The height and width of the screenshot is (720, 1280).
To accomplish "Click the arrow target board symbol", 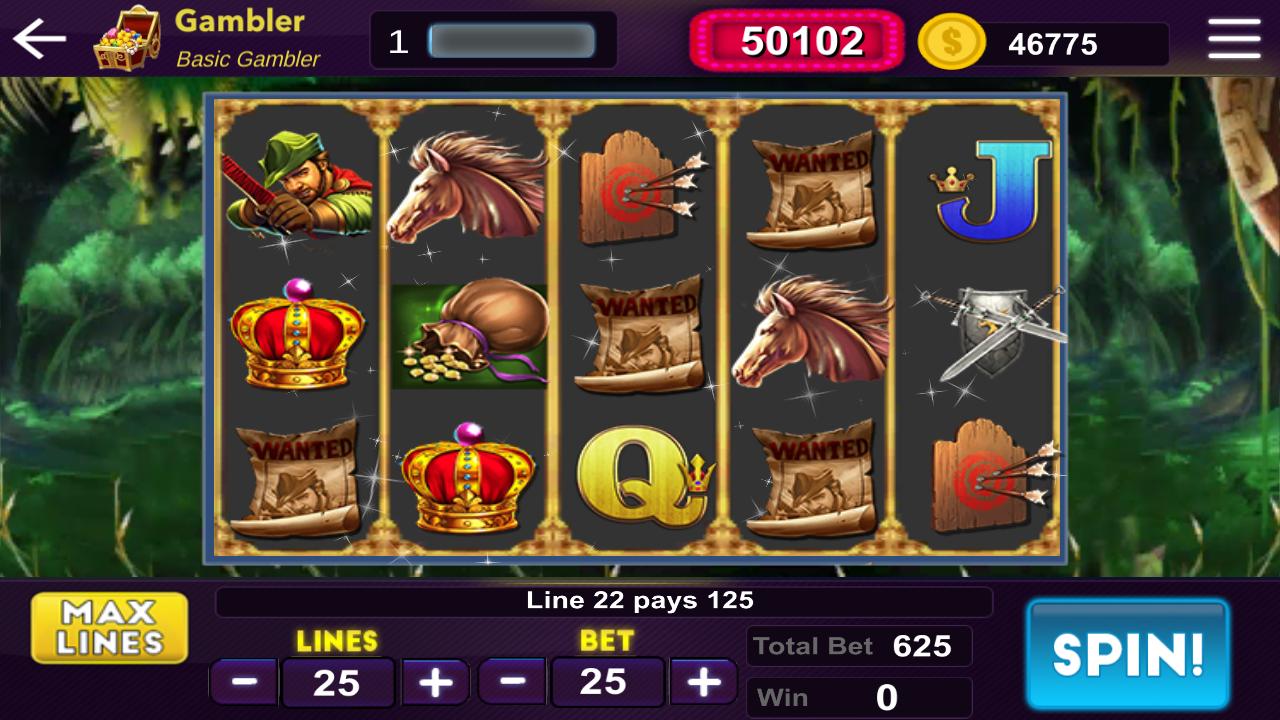I will click(x=640, y=185).
